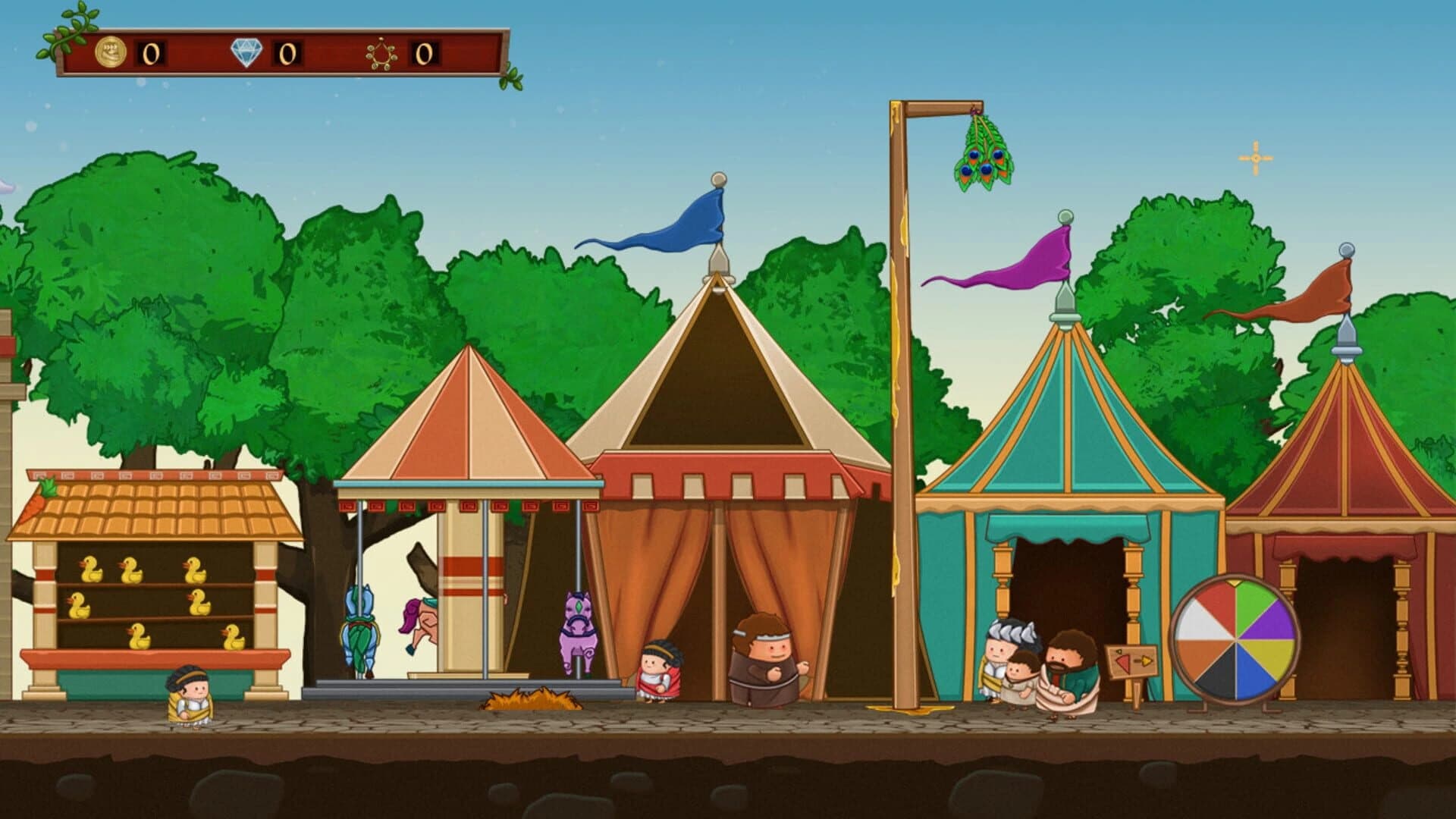Click the crosshair aiming reticle in the sky
Screen dimensions: 1456x819
click(x=1255, y=157)
